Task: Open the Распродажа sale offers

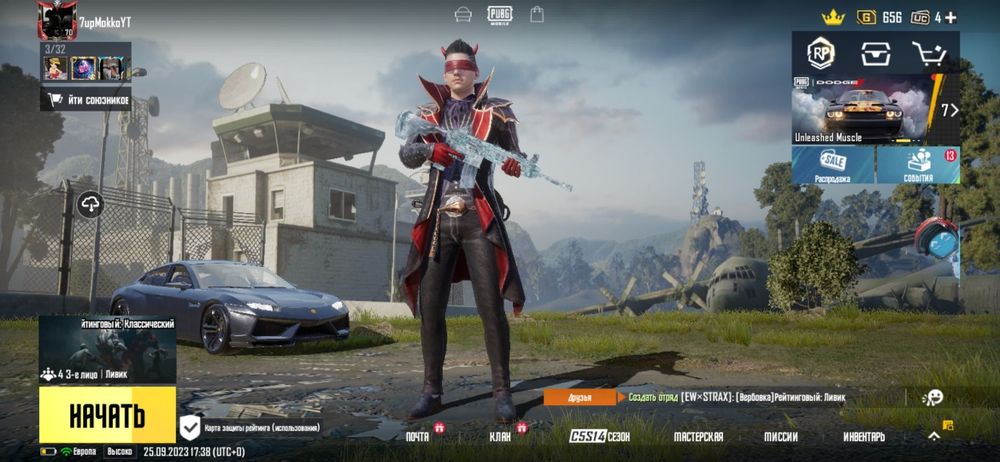Action: [x=833, y=166]
